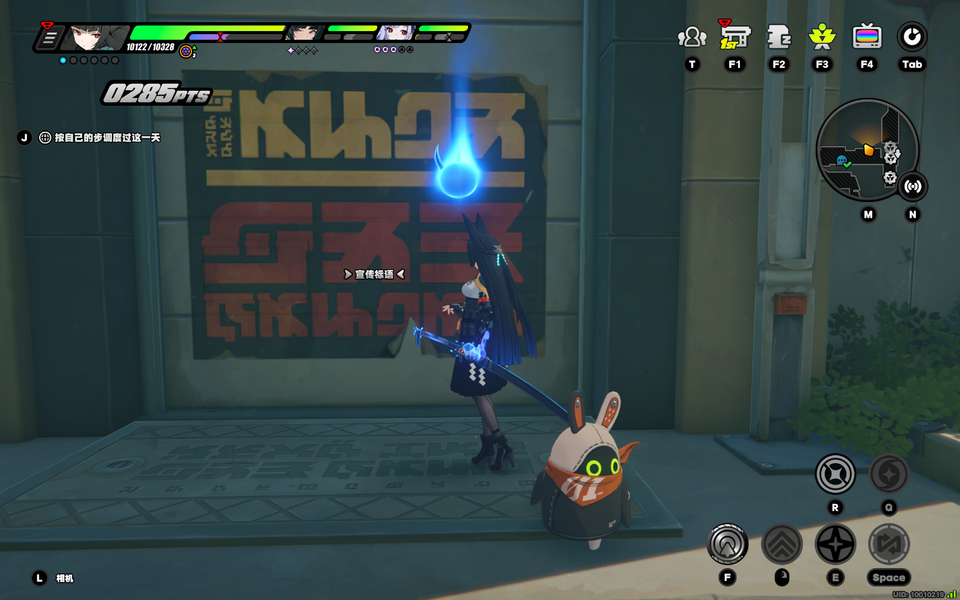Open the 1st-place ranking signboard icon
960x600 pixels.
735,37
